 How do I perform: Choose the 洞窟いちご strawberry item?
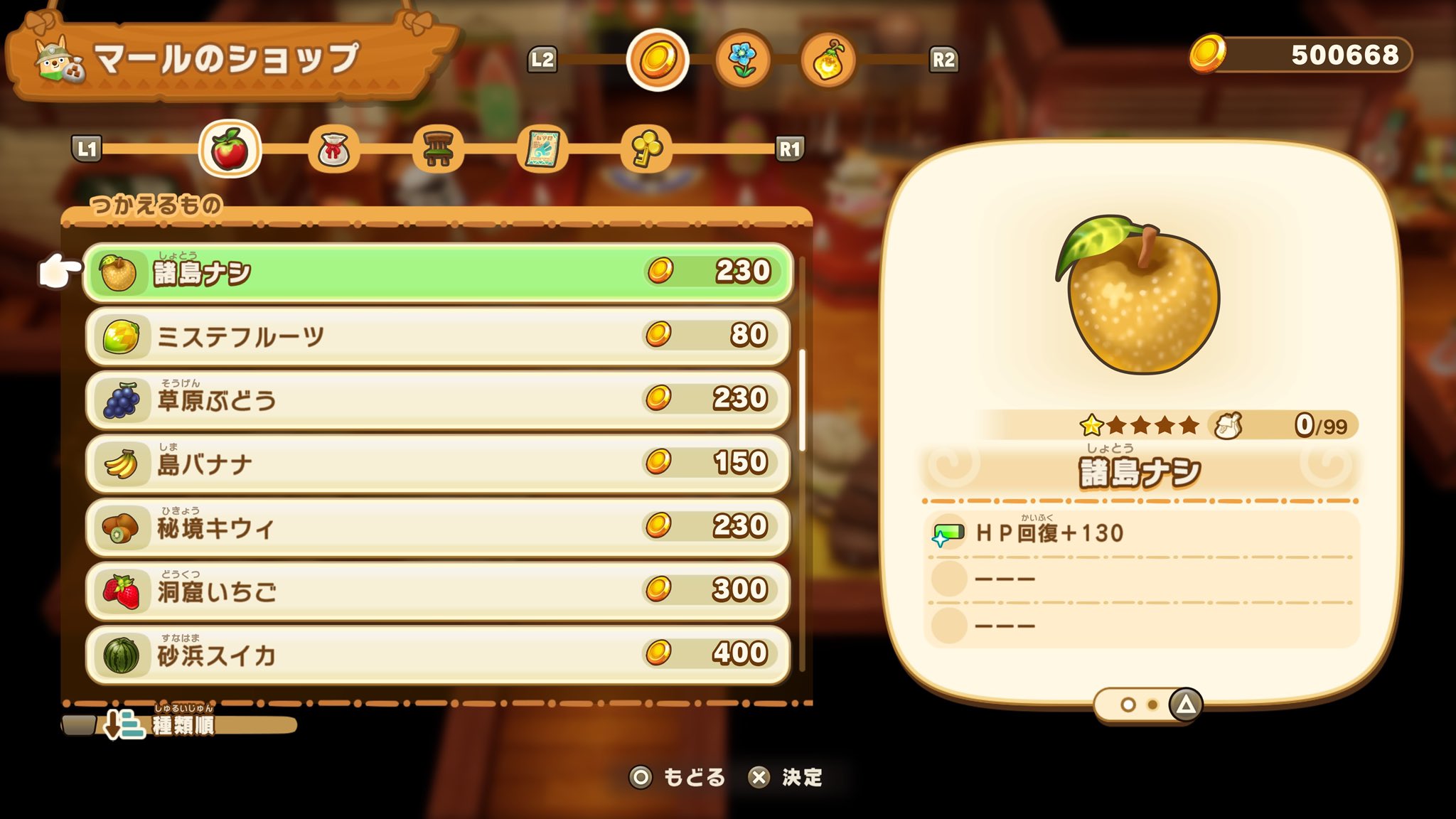[437, 591]
